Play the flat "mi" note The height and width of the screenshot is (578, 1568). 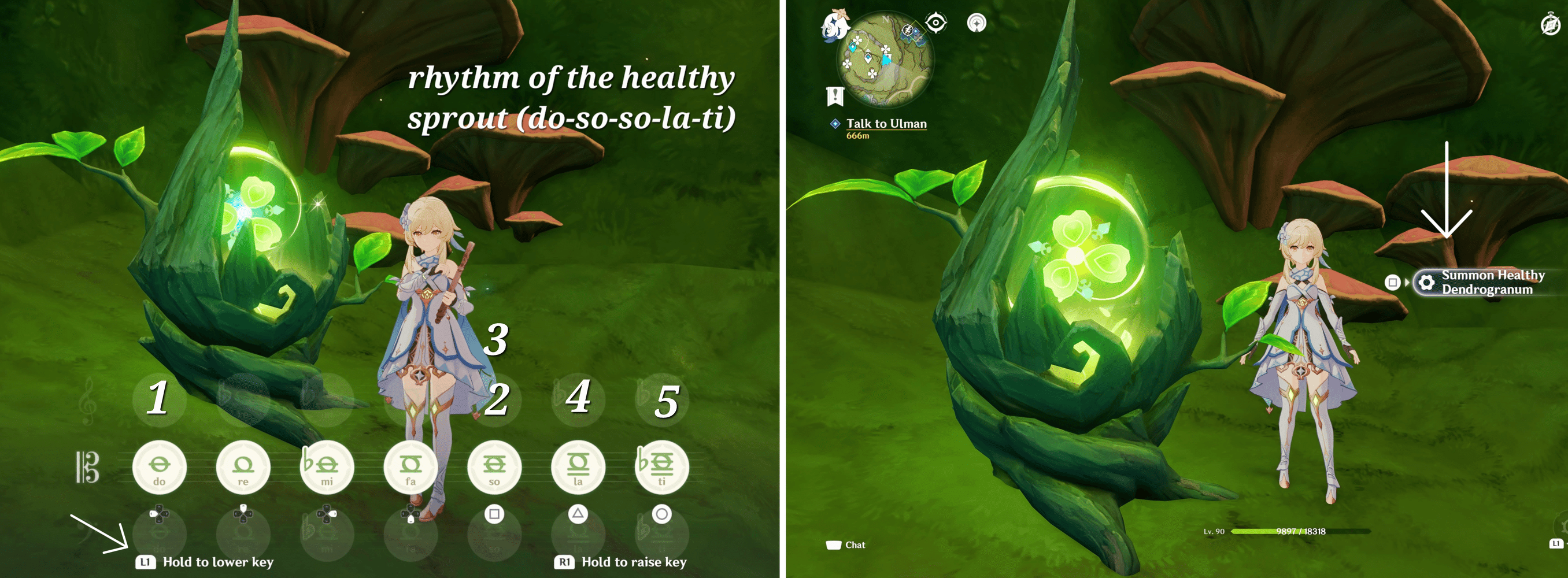tap(327, 467)
